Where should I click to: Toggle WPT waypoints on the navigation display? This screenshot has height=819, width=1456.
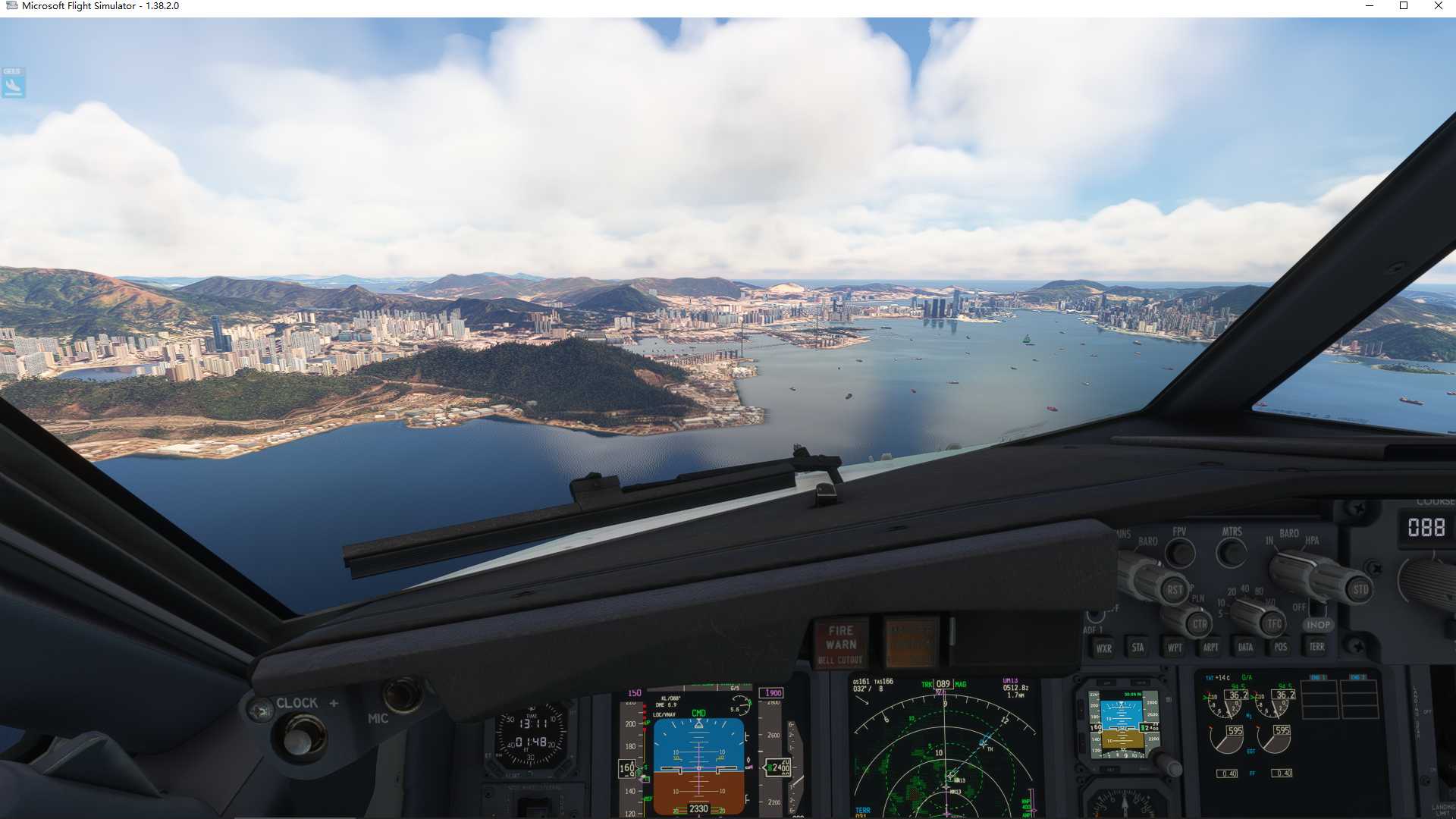[1173, 648]
